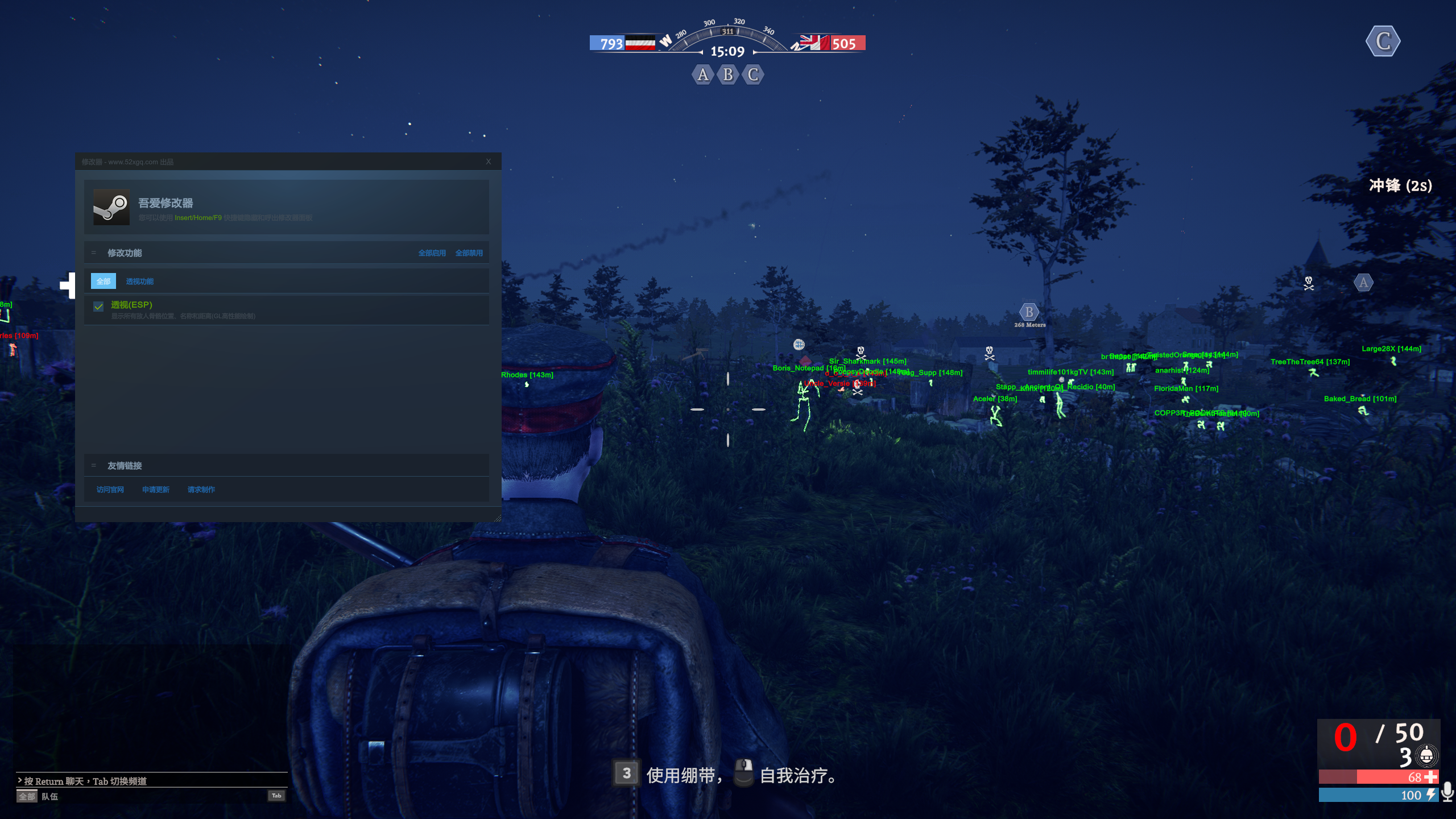Click the large C hexagon badge
This screenshot has width=1456, height=819.
click(x=1383, y=42)
